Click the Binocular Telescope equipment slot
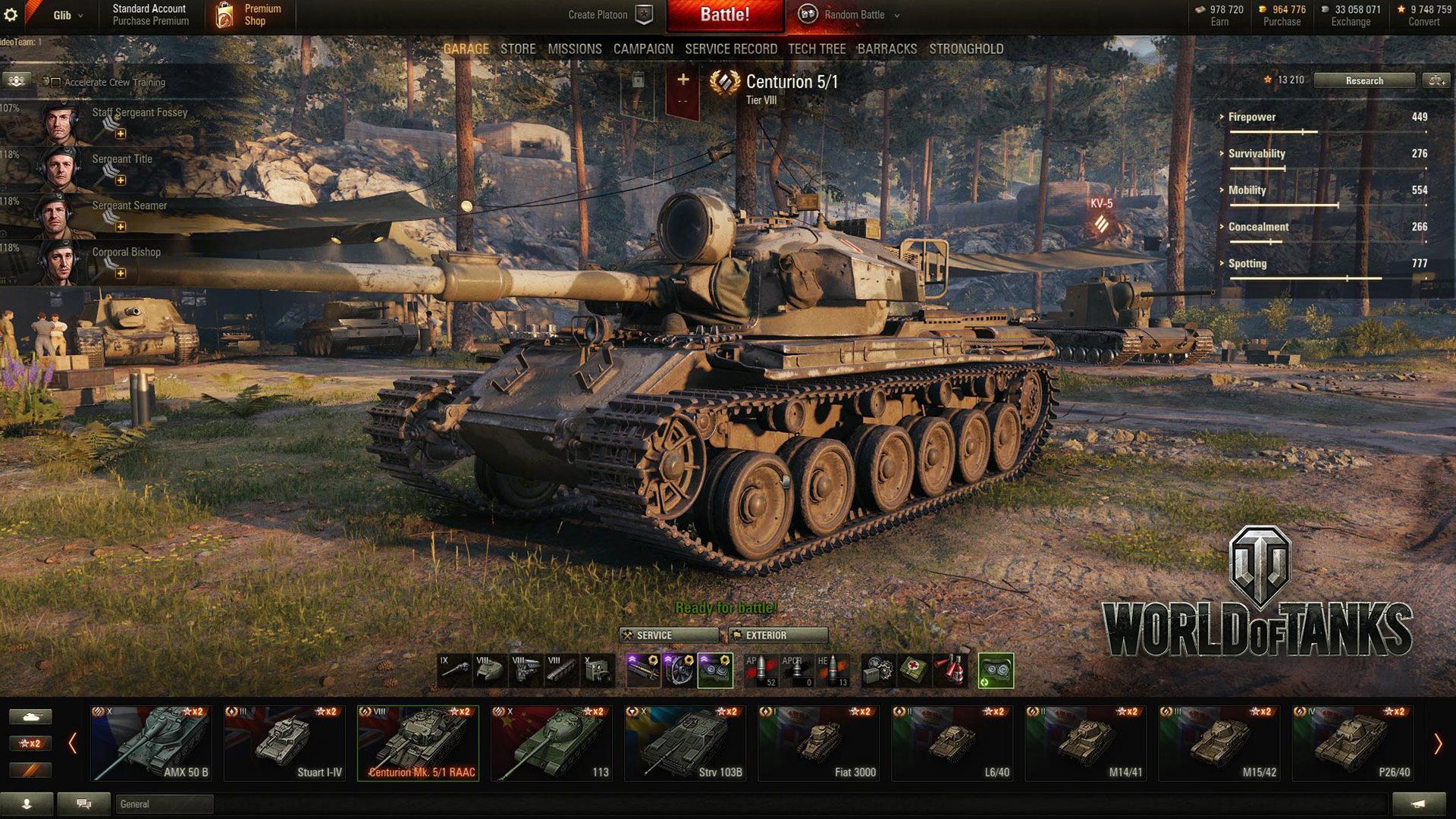Image resolution: width=1456 pixels, height=819 pixels. click(714, 669)
